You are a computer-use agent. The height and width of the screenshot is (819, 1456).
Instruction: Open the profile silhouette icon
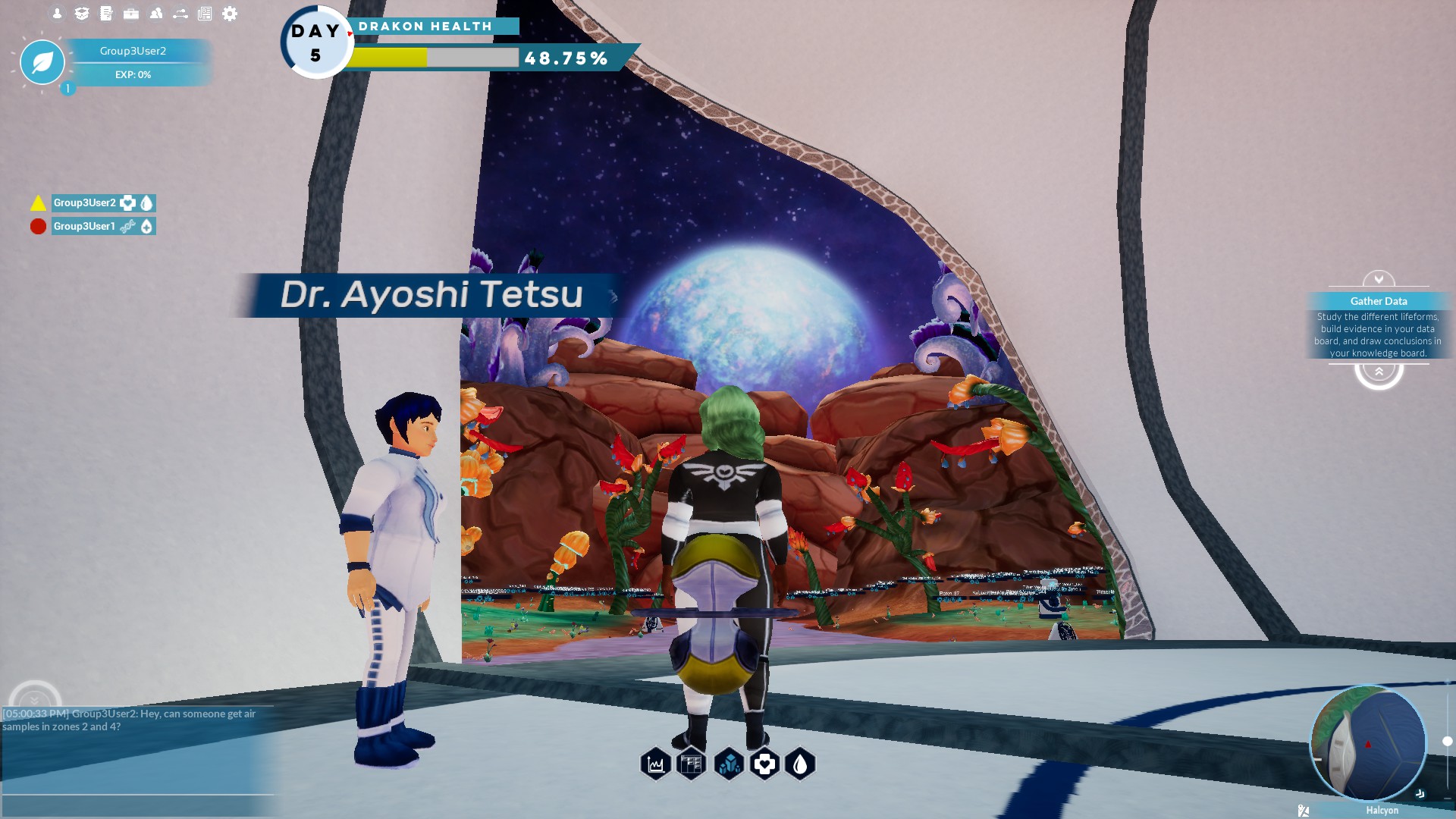pyautogui.click(x=57, y=14)
